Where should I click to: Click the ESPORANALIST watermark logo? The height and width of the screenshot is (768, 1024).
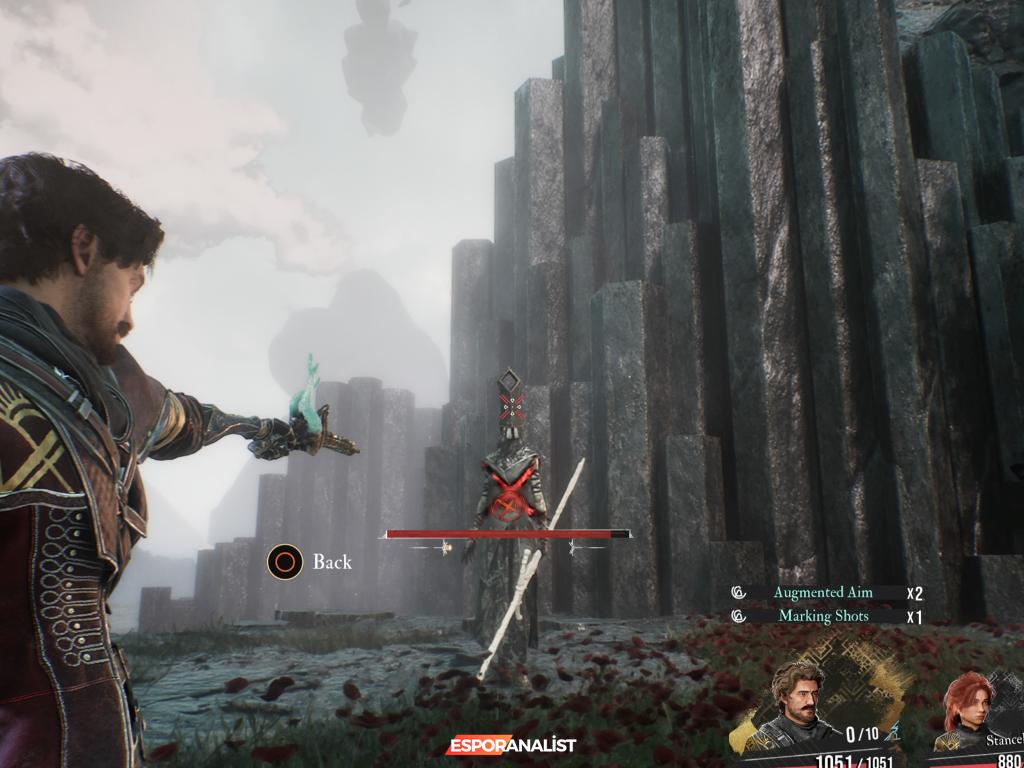pyautogui.click(x=511, y=746)
